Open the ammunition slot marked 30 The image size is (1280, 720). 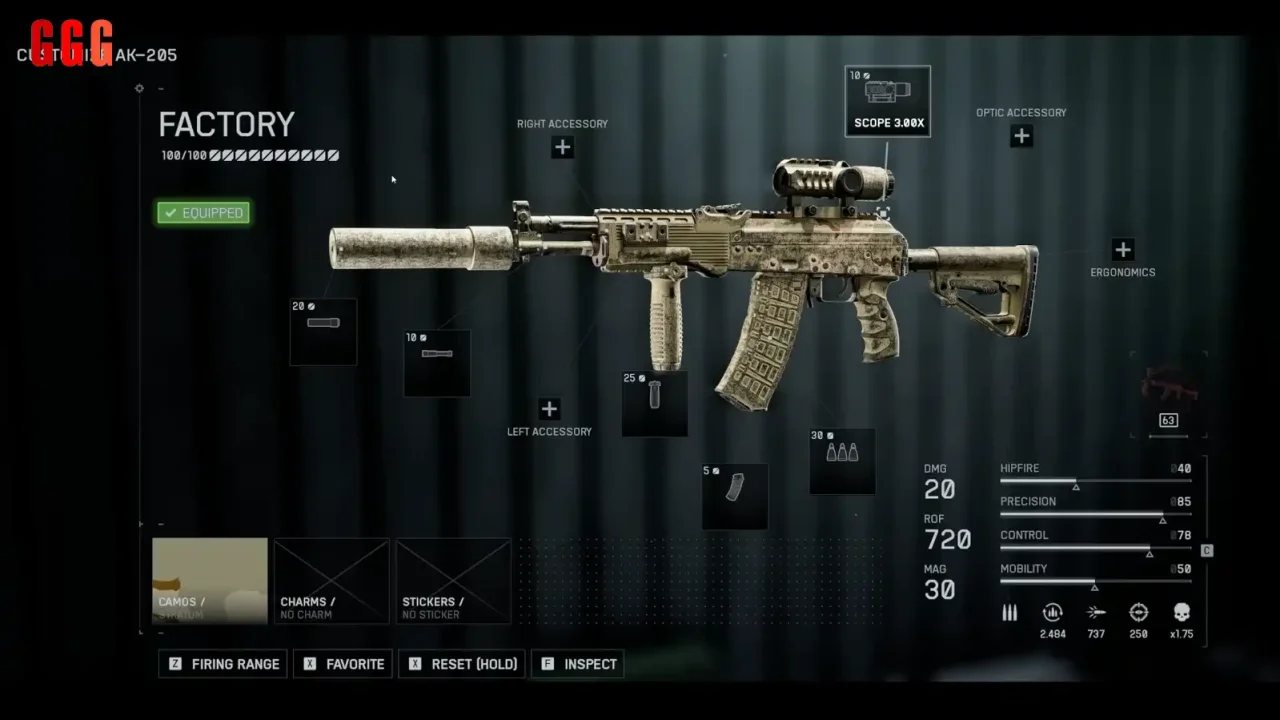point(841,461)
